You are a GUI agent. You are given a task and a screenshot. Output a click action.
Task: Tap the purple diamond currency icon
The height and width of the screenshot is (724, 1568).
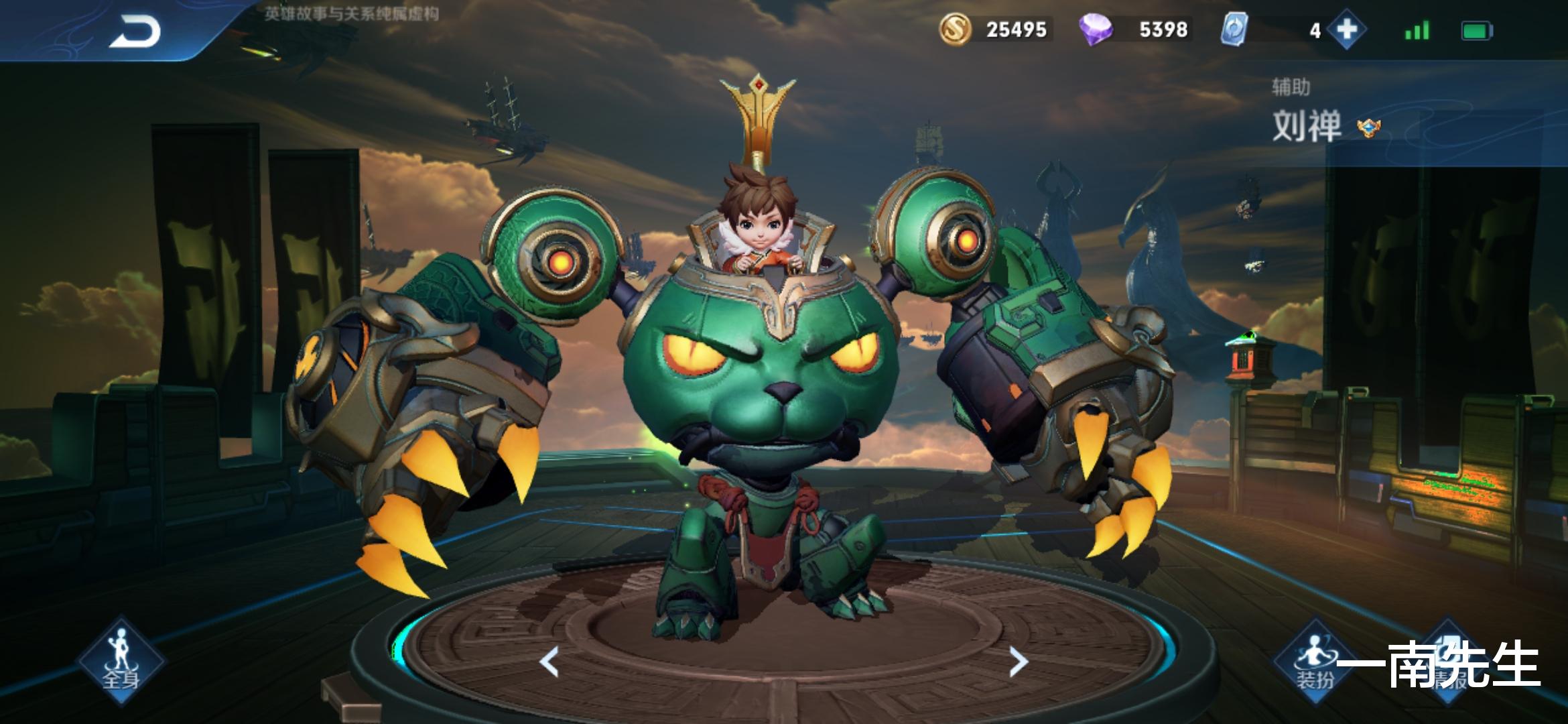pos(1096,30)
